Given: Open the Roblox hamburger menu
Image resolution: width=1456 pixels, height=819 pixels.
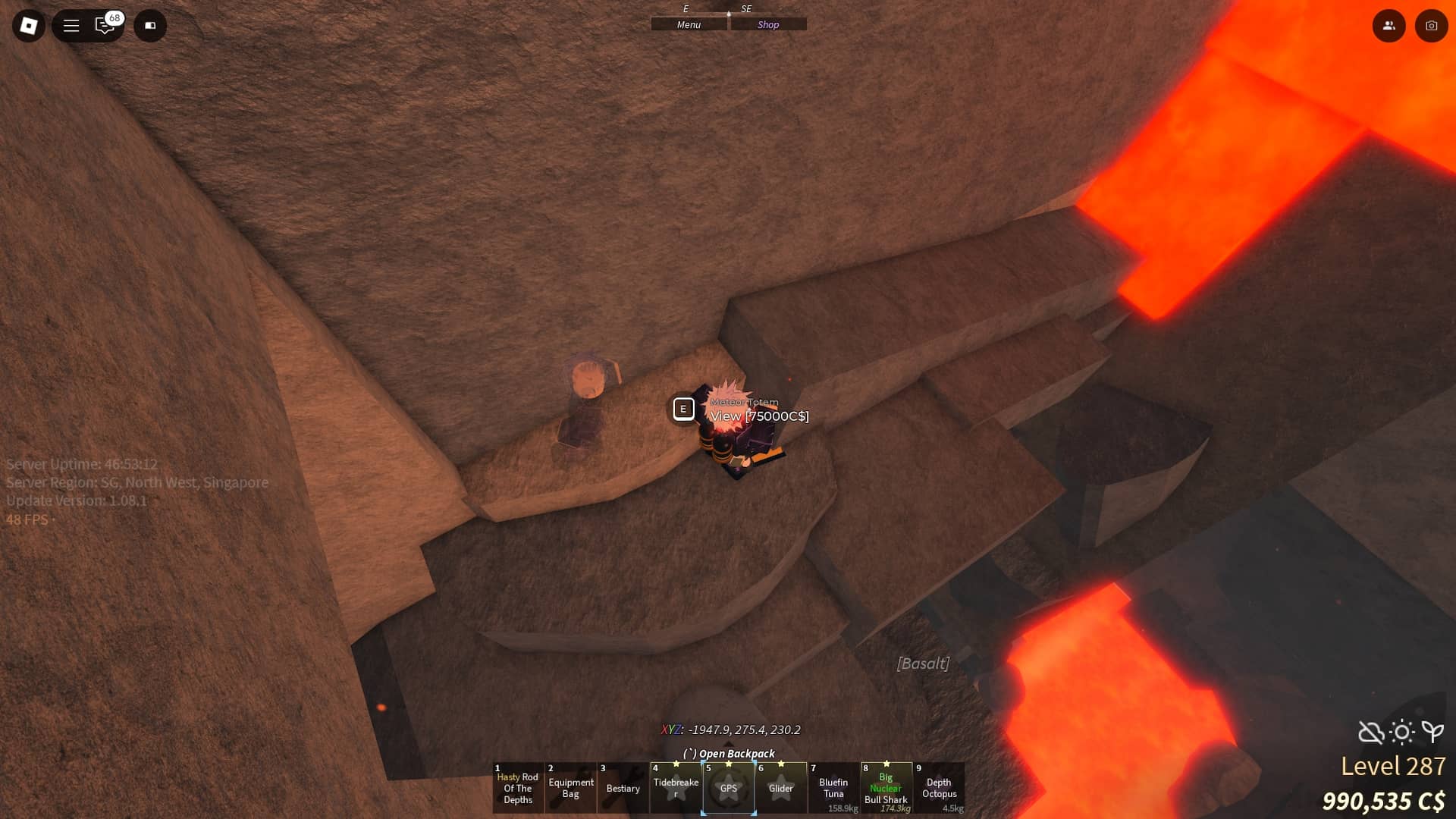Looking at the screenshot, I should [x=71, y=25].
